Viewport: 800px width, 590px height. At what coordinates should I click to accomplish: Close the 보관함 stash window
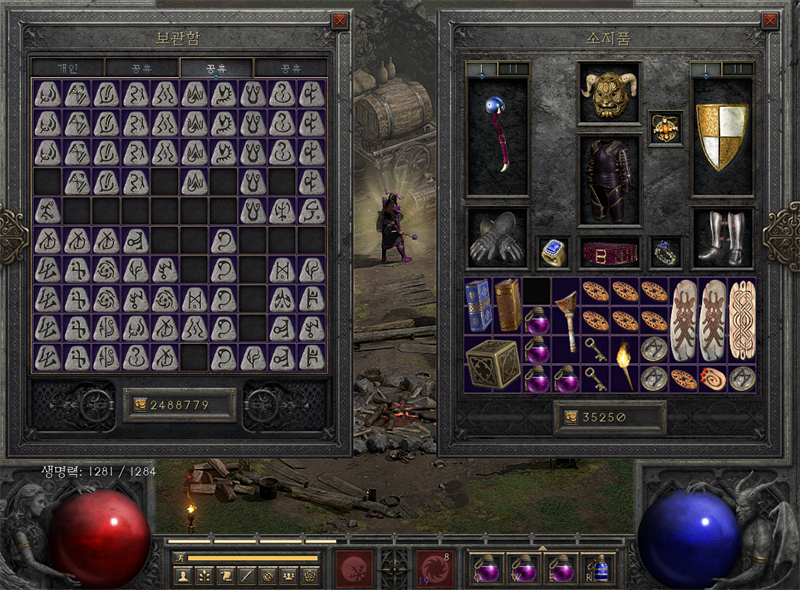pyautogui.click(x=339, y=20)
